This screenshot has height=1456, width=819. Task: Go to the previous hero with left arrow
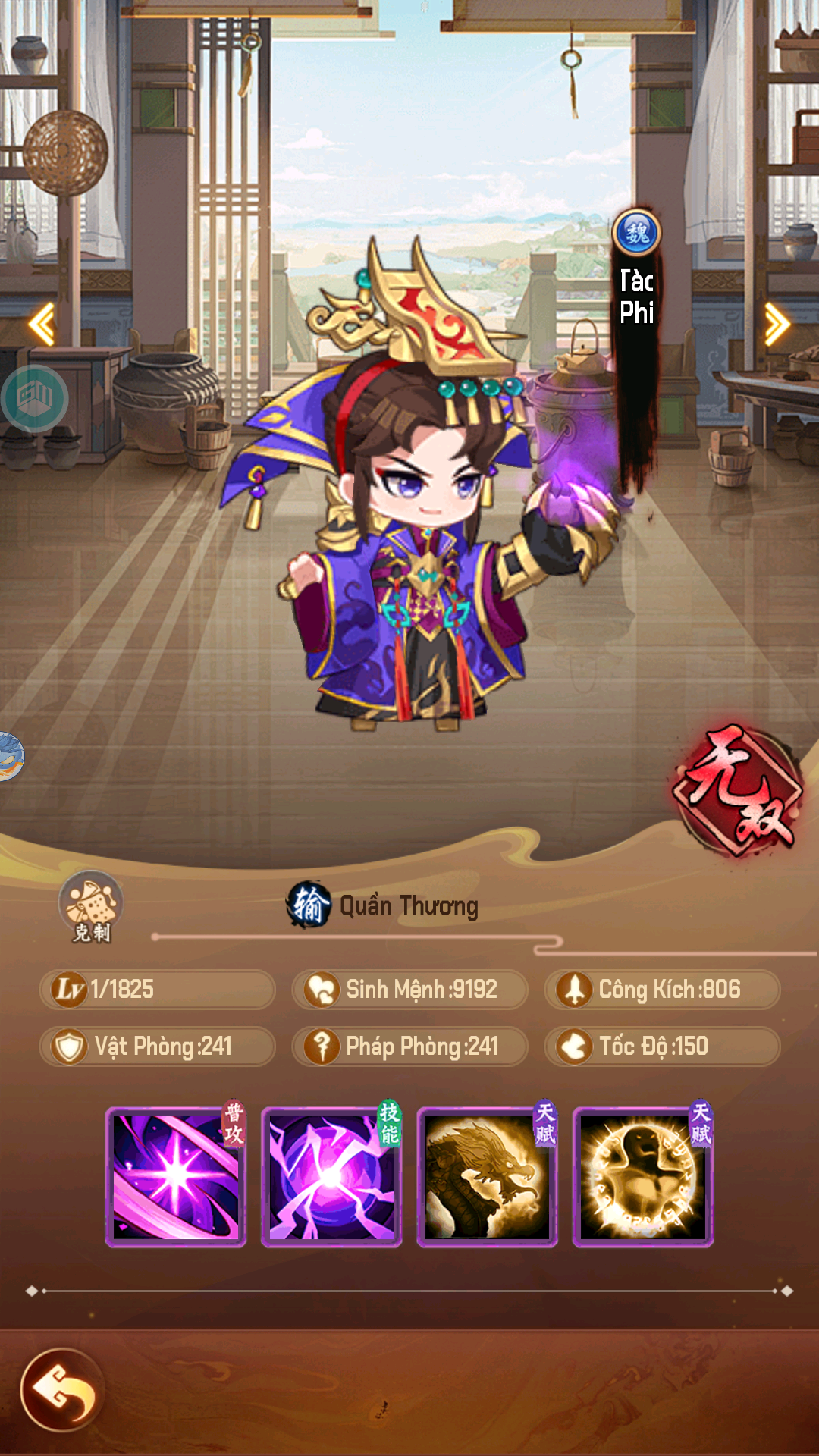click(x=42, y=325)
